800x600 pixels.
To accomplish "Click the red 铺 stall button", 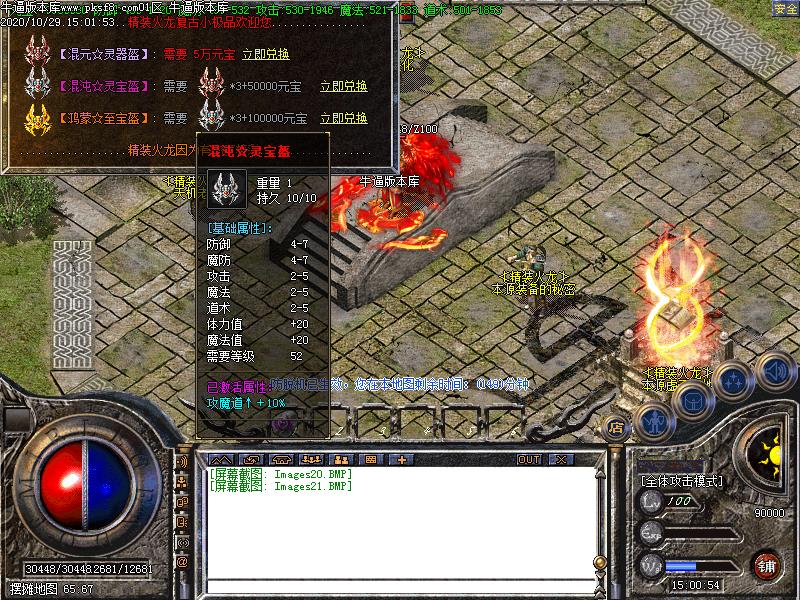I will 767,565.
